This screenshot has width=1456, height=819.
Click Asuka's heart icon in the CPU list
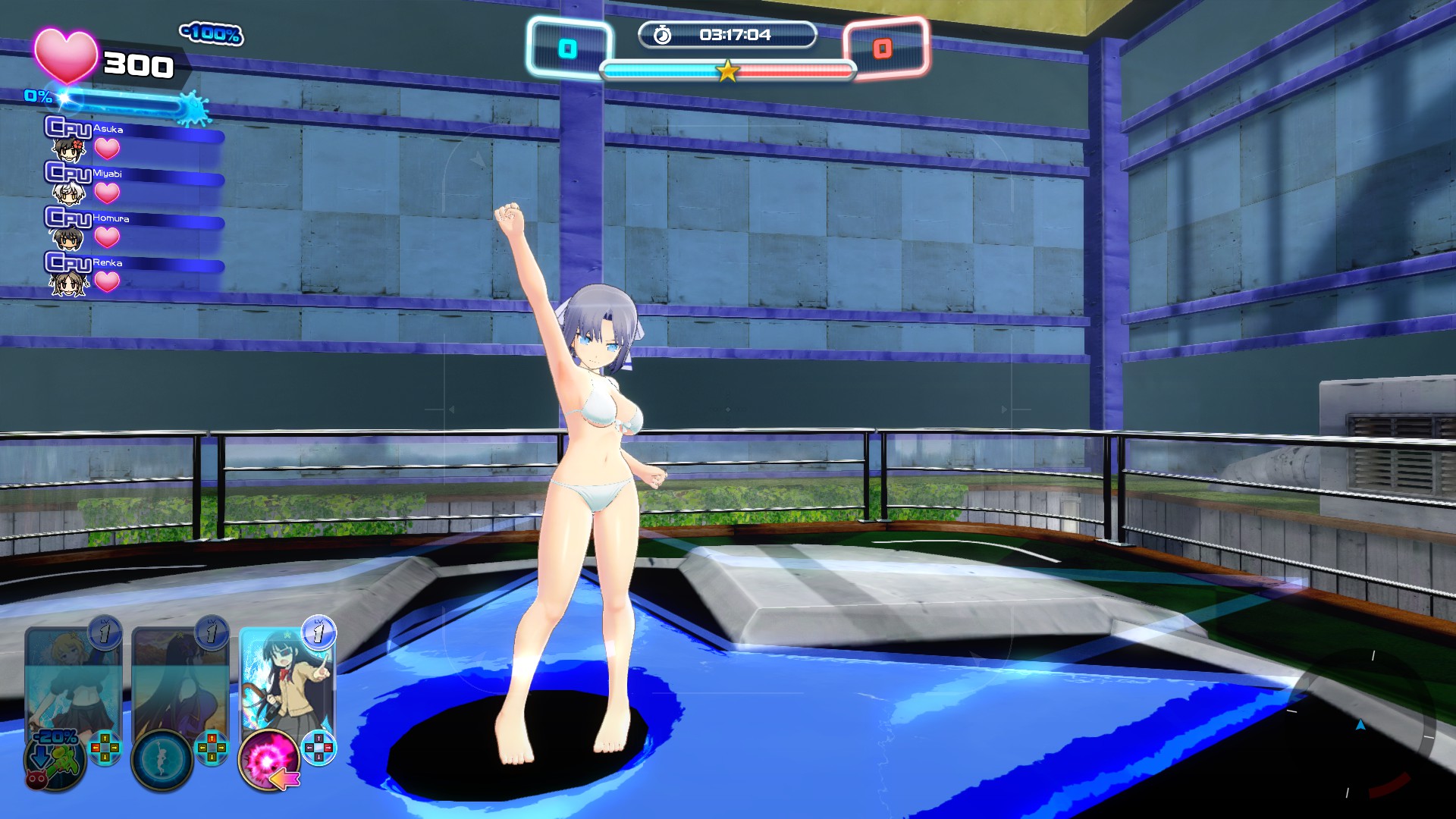click(x=107, y=149)
